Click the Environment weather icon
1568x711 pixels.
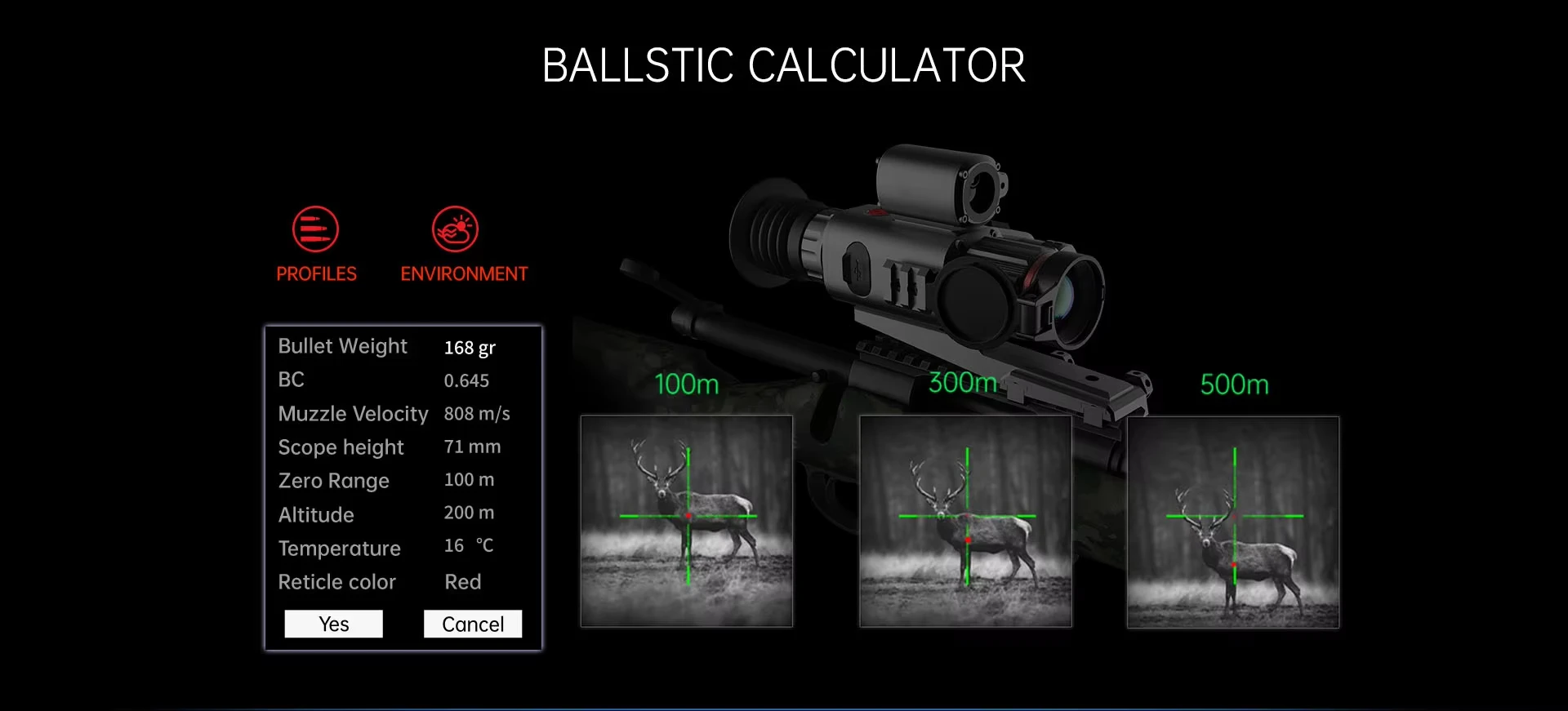pos(455,230)
